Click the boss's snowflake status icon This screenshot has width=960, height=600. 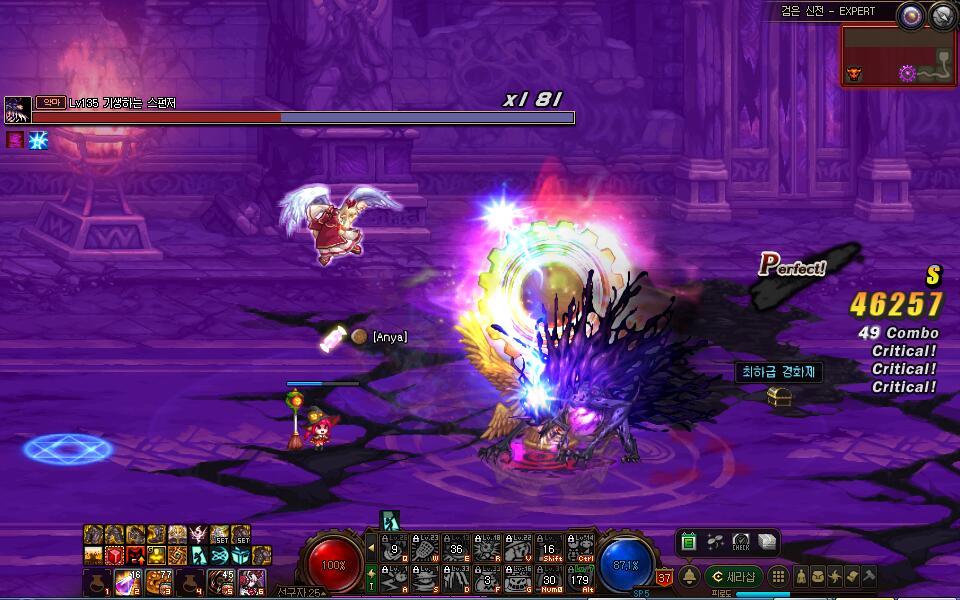39,140
